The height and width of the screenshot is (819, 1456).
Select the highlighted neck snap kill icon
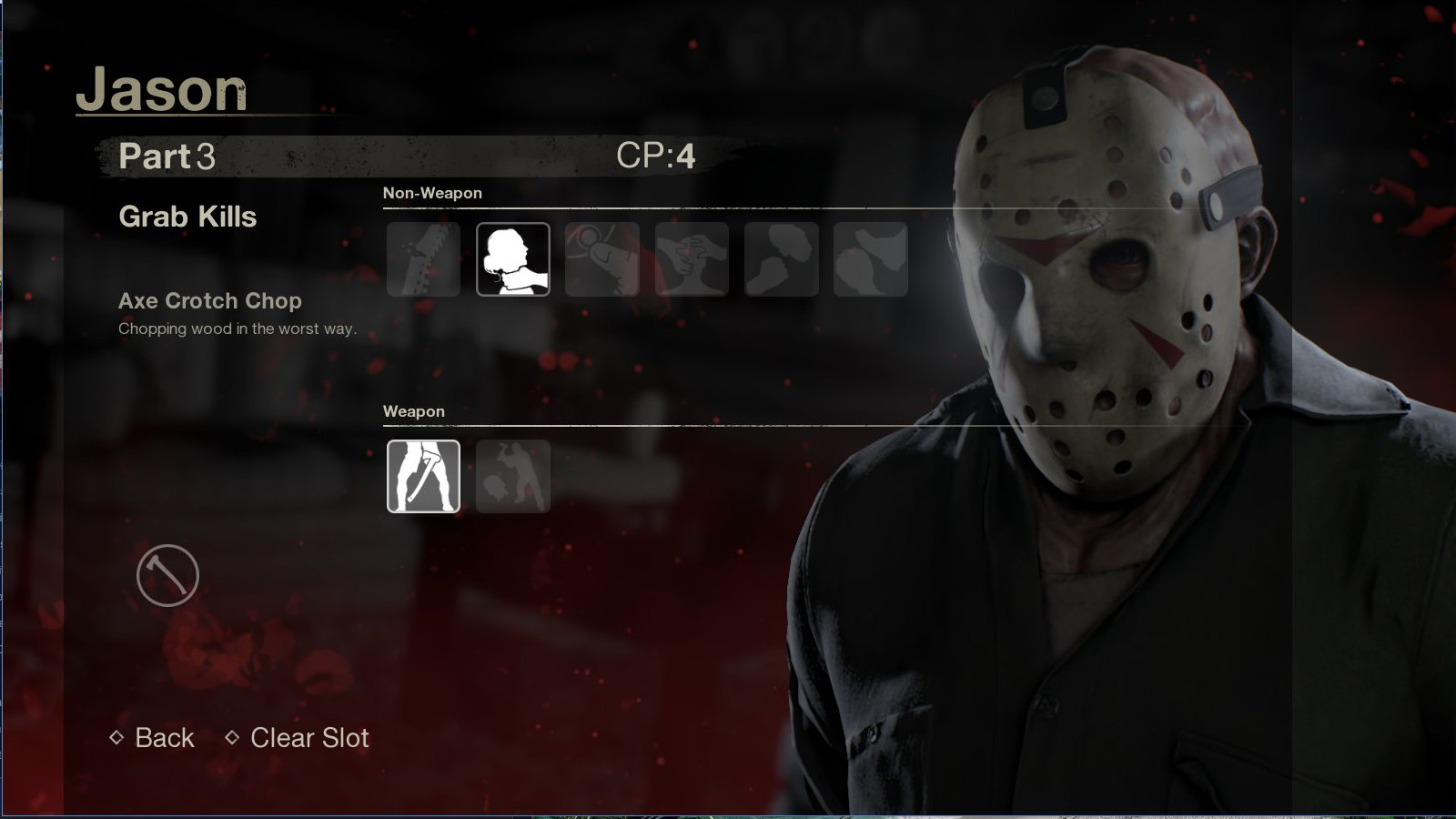pyautogui.click(x=512, y=260)
